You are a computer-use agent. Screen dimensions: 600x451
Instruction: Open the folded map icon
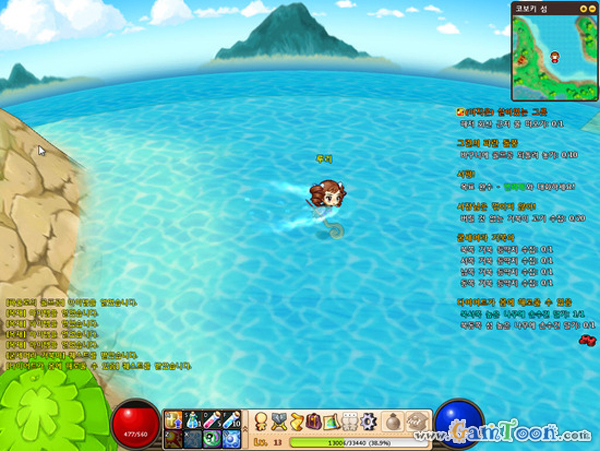pyautogui.click(x=333, y=419)
